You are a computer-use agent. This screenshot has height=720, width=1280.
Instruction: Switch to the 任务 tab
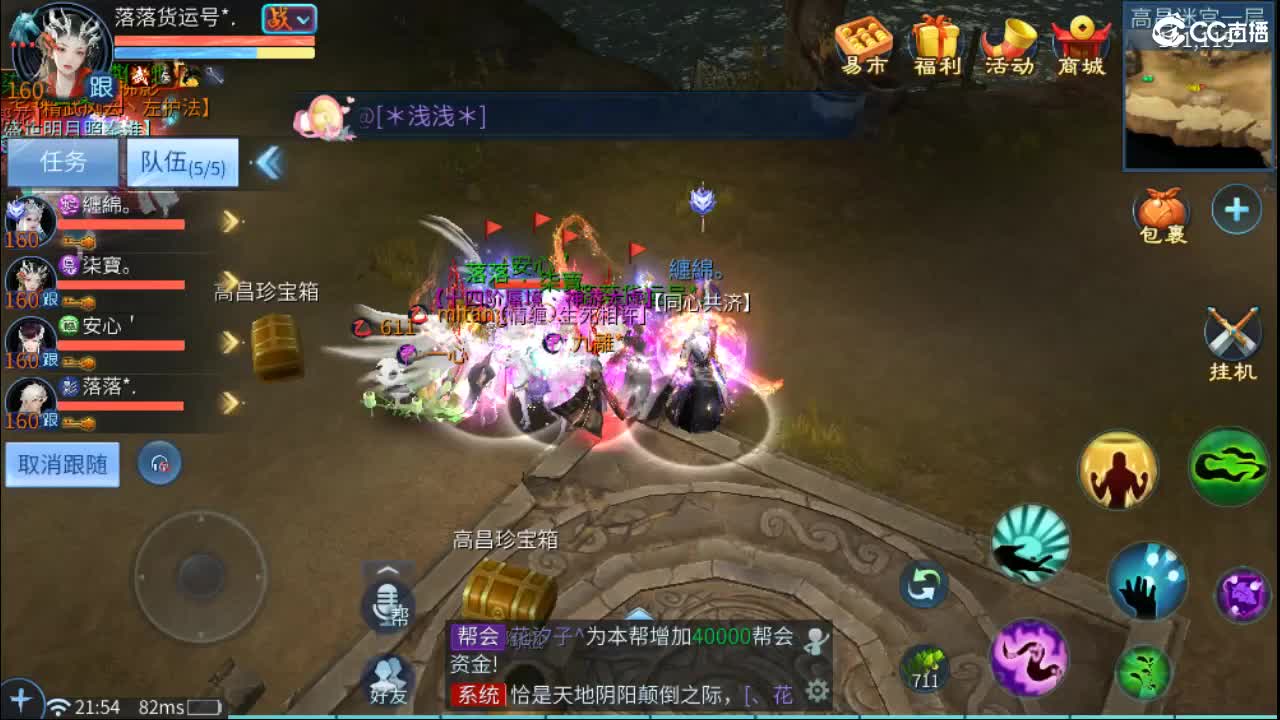62,161
